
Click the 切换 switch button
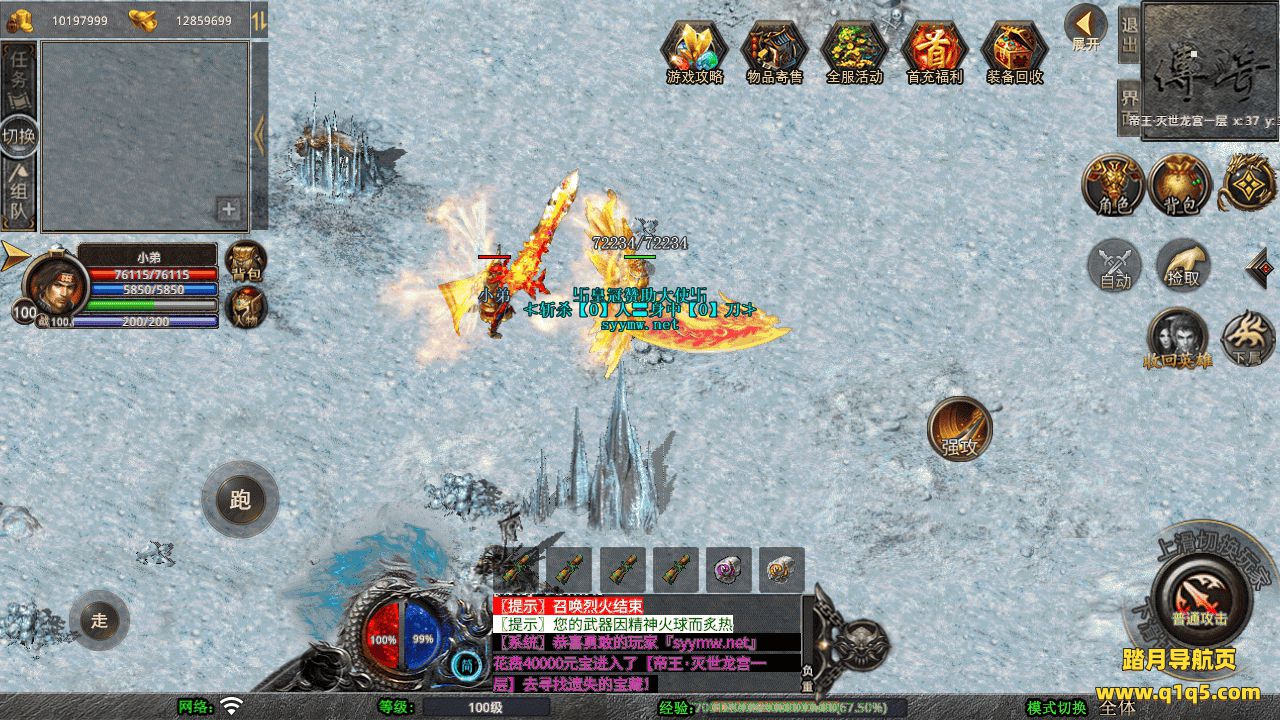click(19, 135)
